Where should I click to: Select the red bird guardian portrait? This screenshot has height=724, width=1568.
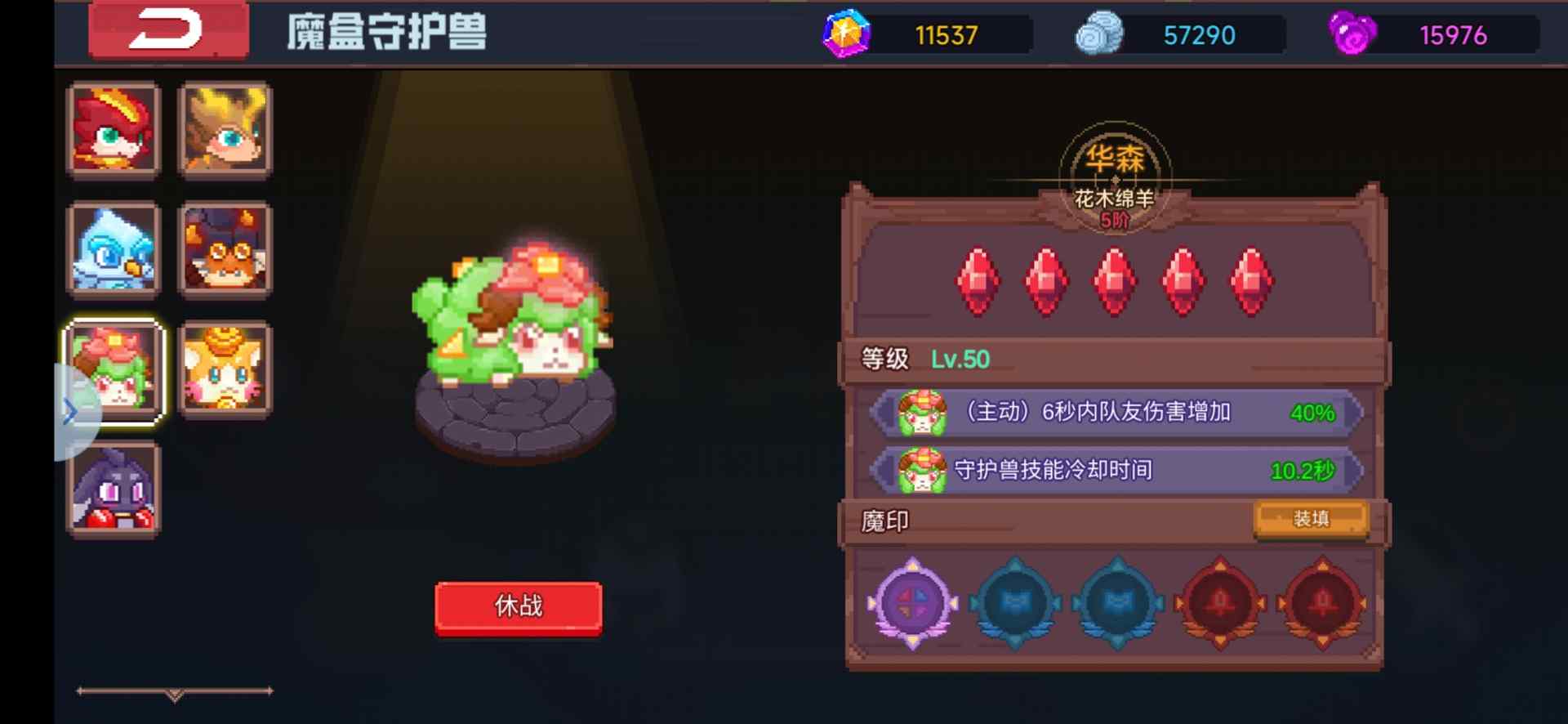coord(114,129)
